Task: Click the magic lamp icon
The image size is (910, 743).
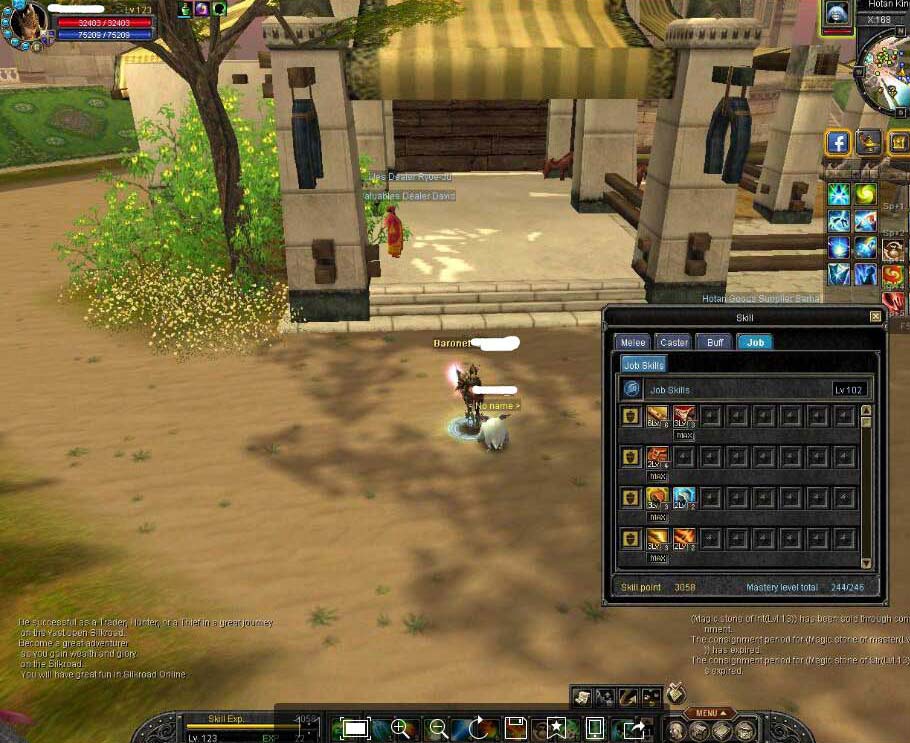Action: tap(868, 143)
